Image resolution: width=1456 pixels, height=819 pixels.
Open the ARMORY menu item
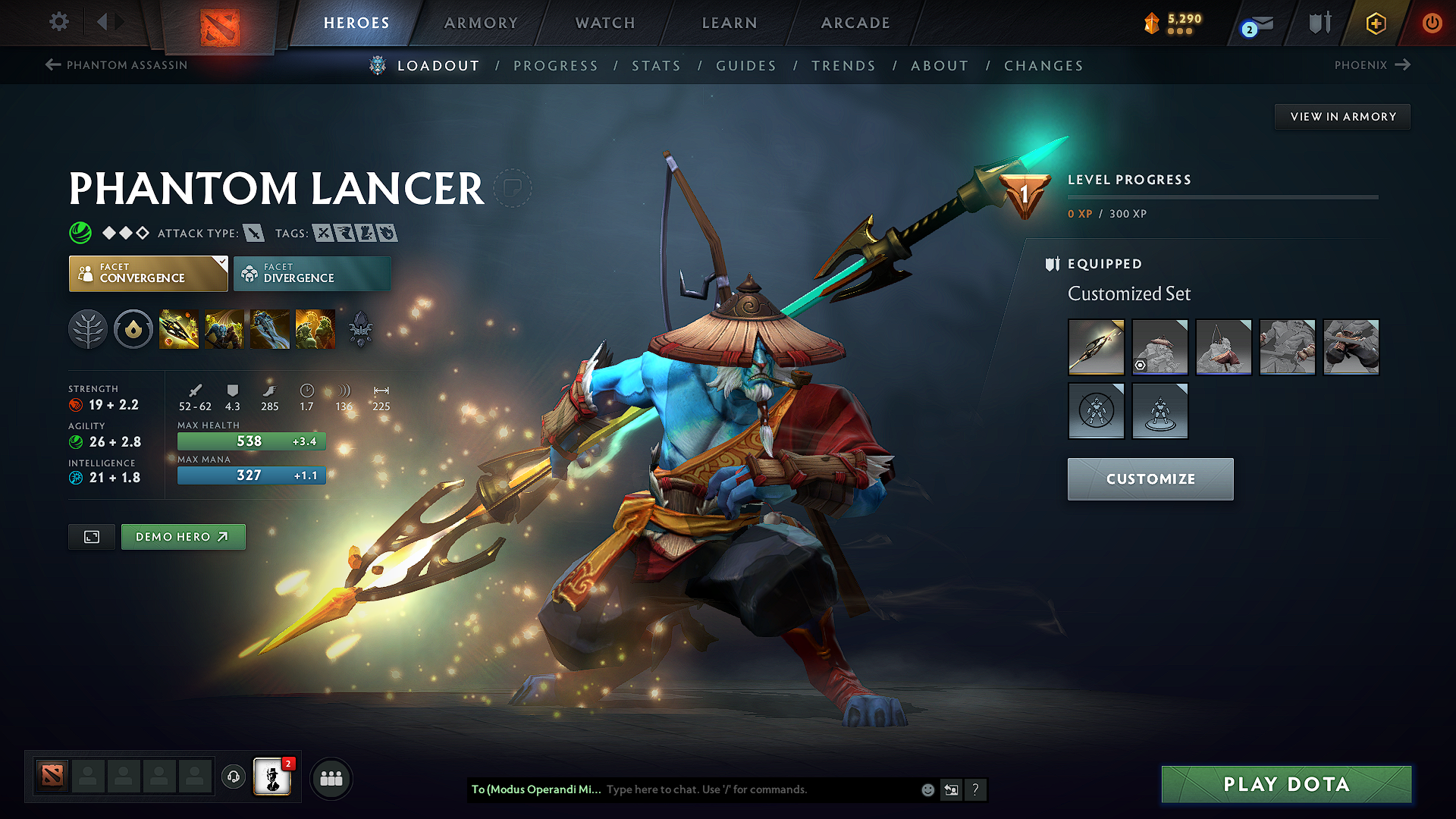tap(481, 23)
